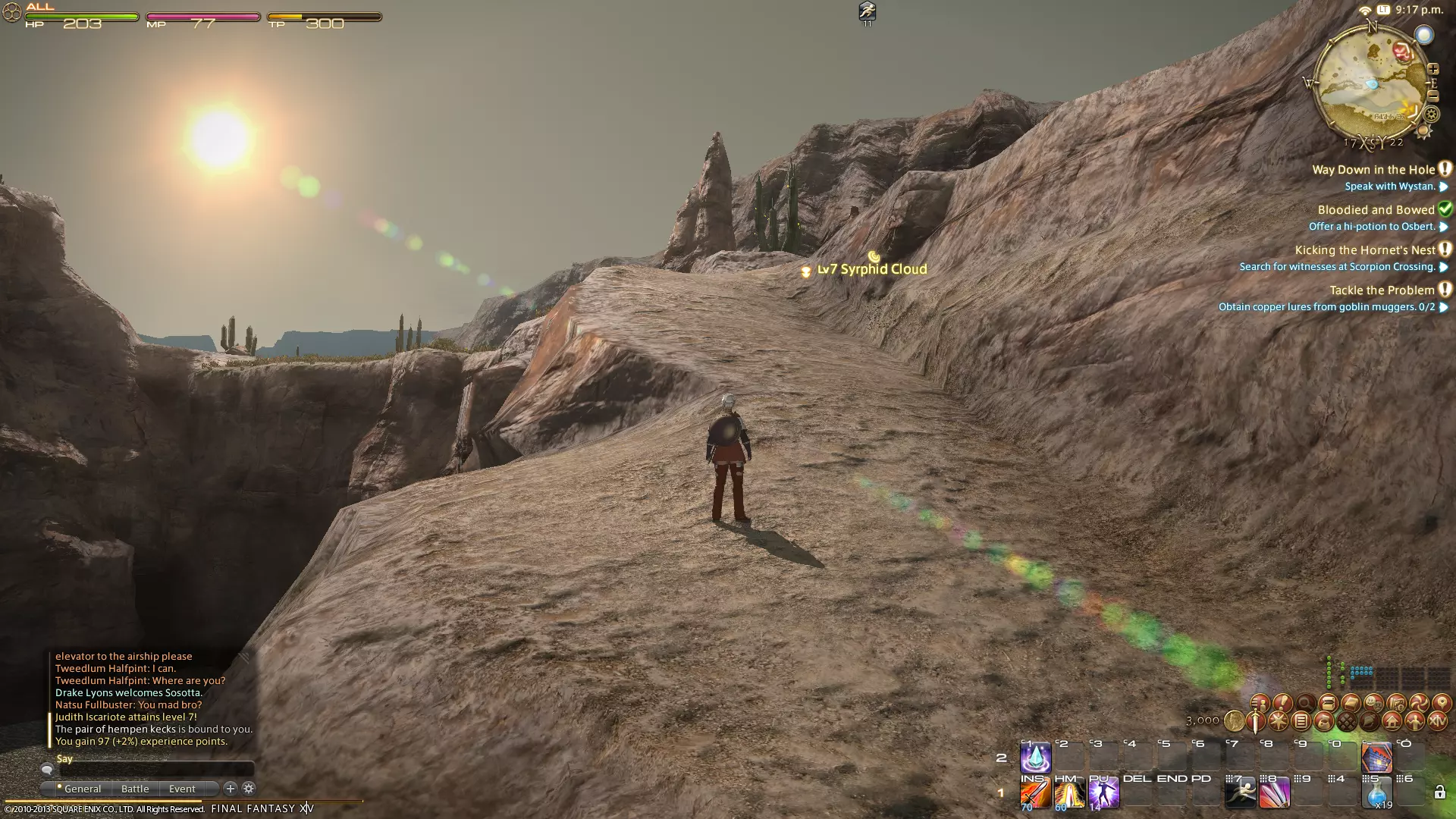
Task: Zoom in the minimap with plus button
Action: [1433, 70]
